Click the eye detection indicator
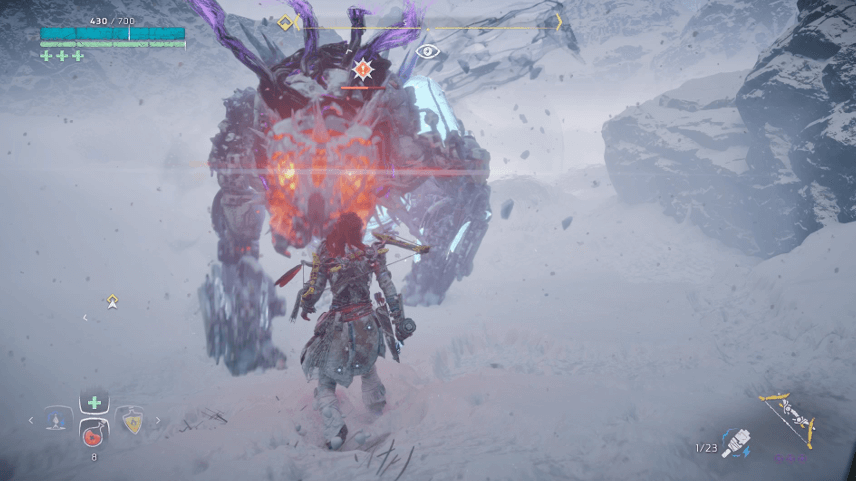The height and width of the screenshot is (481, 856). [428, 52]
